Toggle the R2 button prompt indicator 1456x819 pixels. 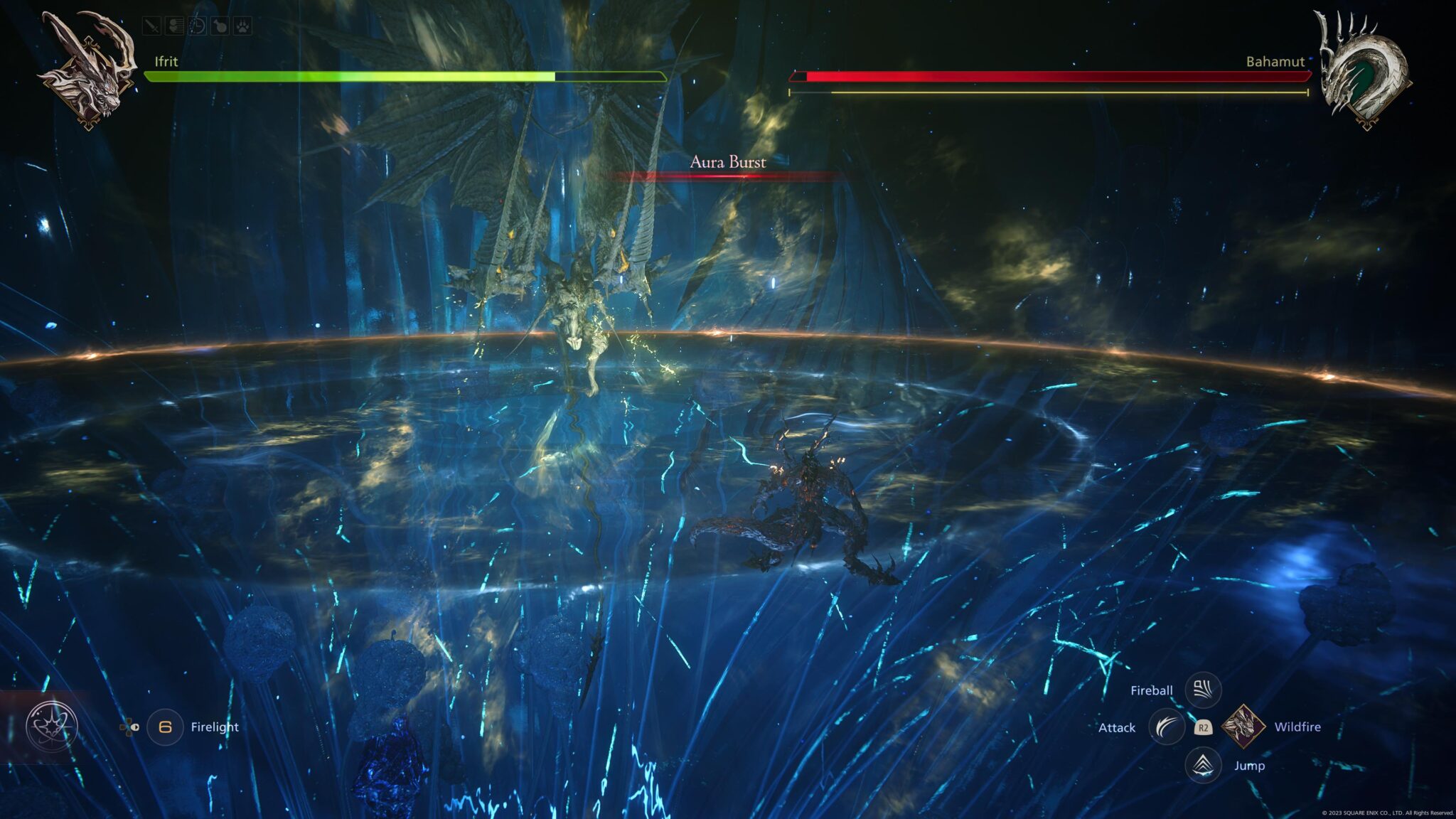coord(1204,728)
